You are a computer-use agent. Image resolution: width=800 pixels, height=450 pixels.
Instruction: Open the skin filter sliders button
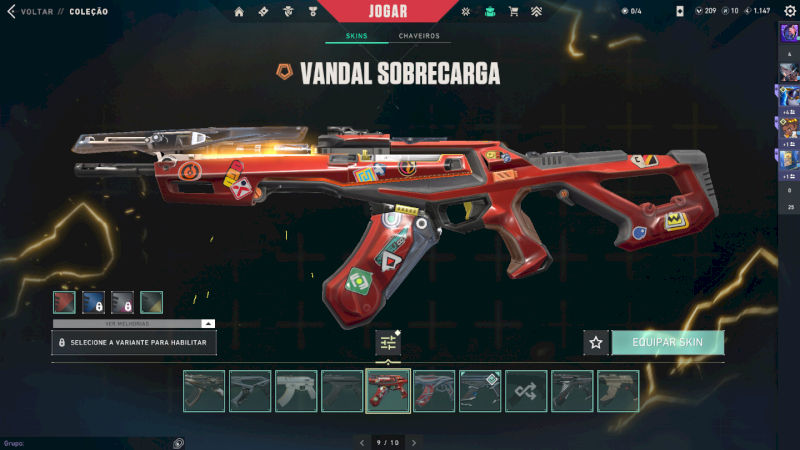(x=388, y=343)
